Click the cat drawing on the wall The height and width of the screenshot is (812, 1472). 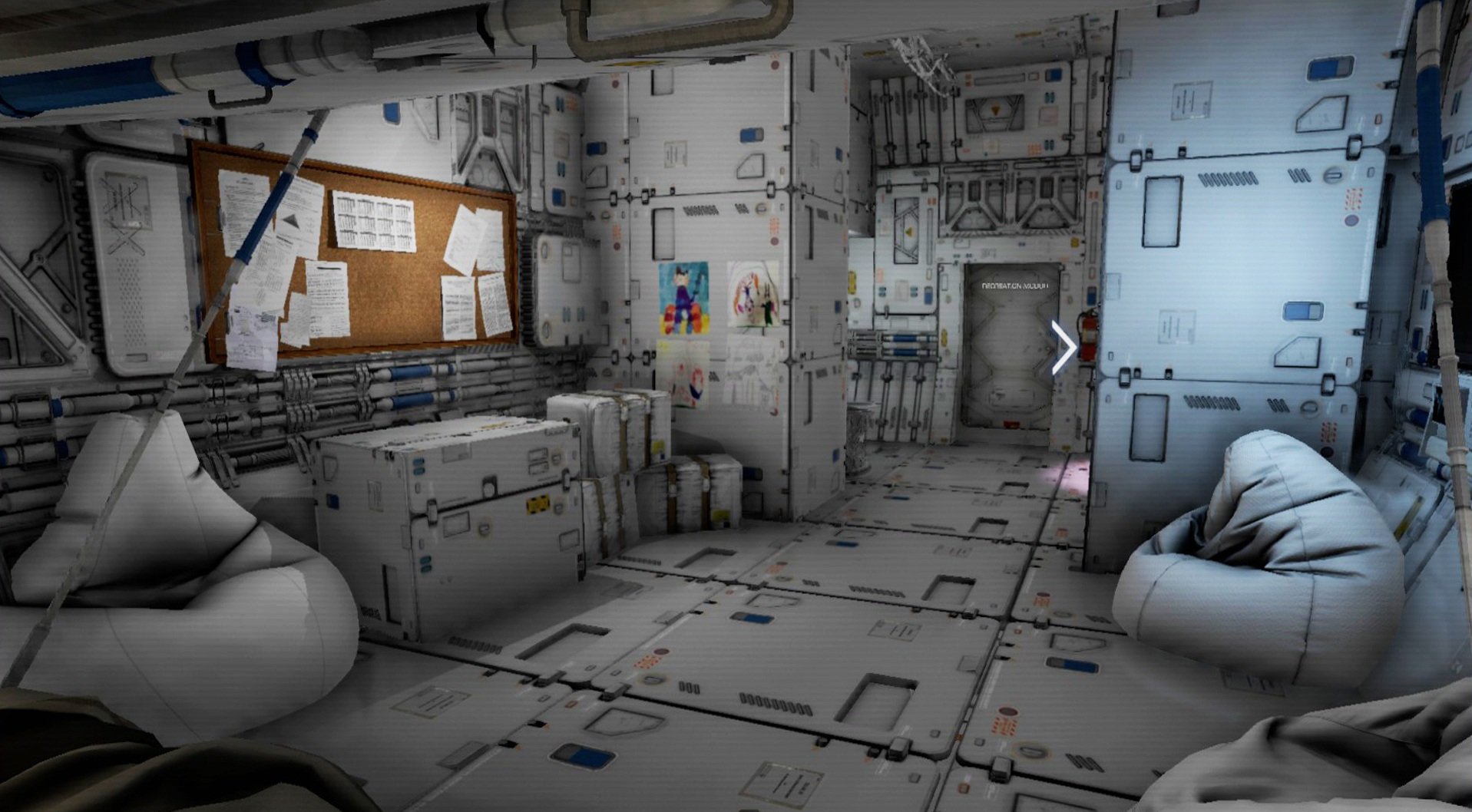click(683, 299)
